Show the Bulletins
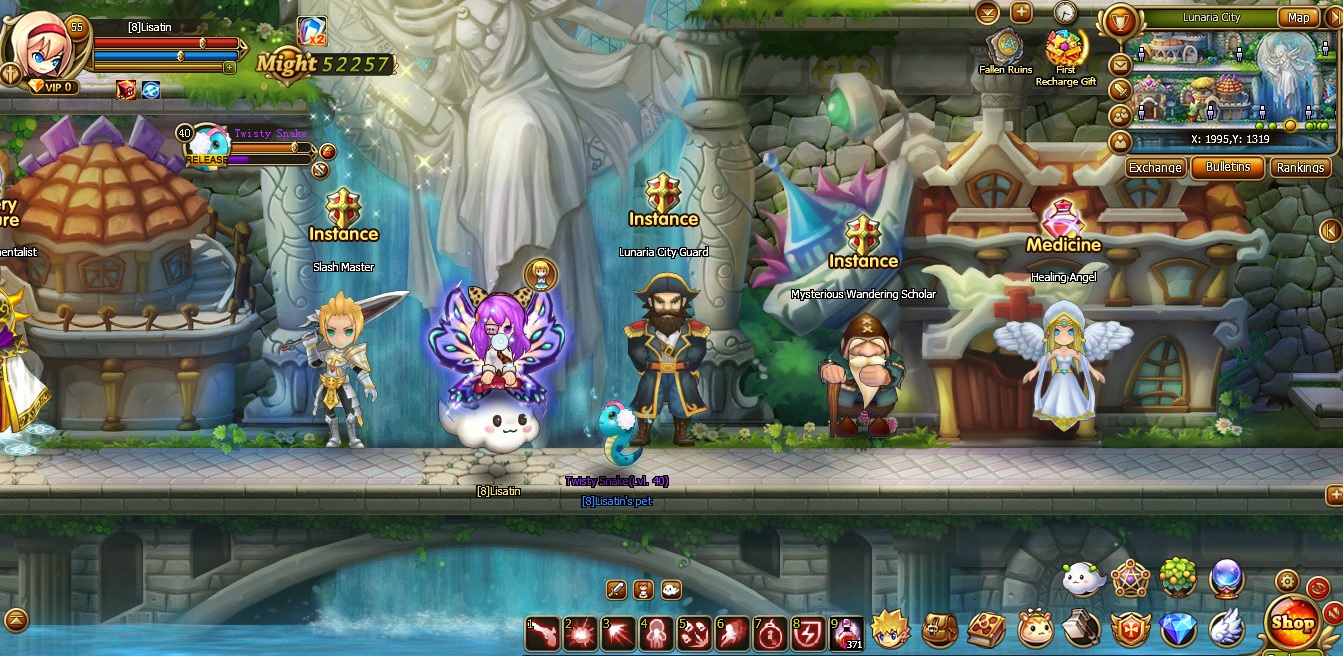This screenshot has height=656, width=1343. coord(1228,168)
